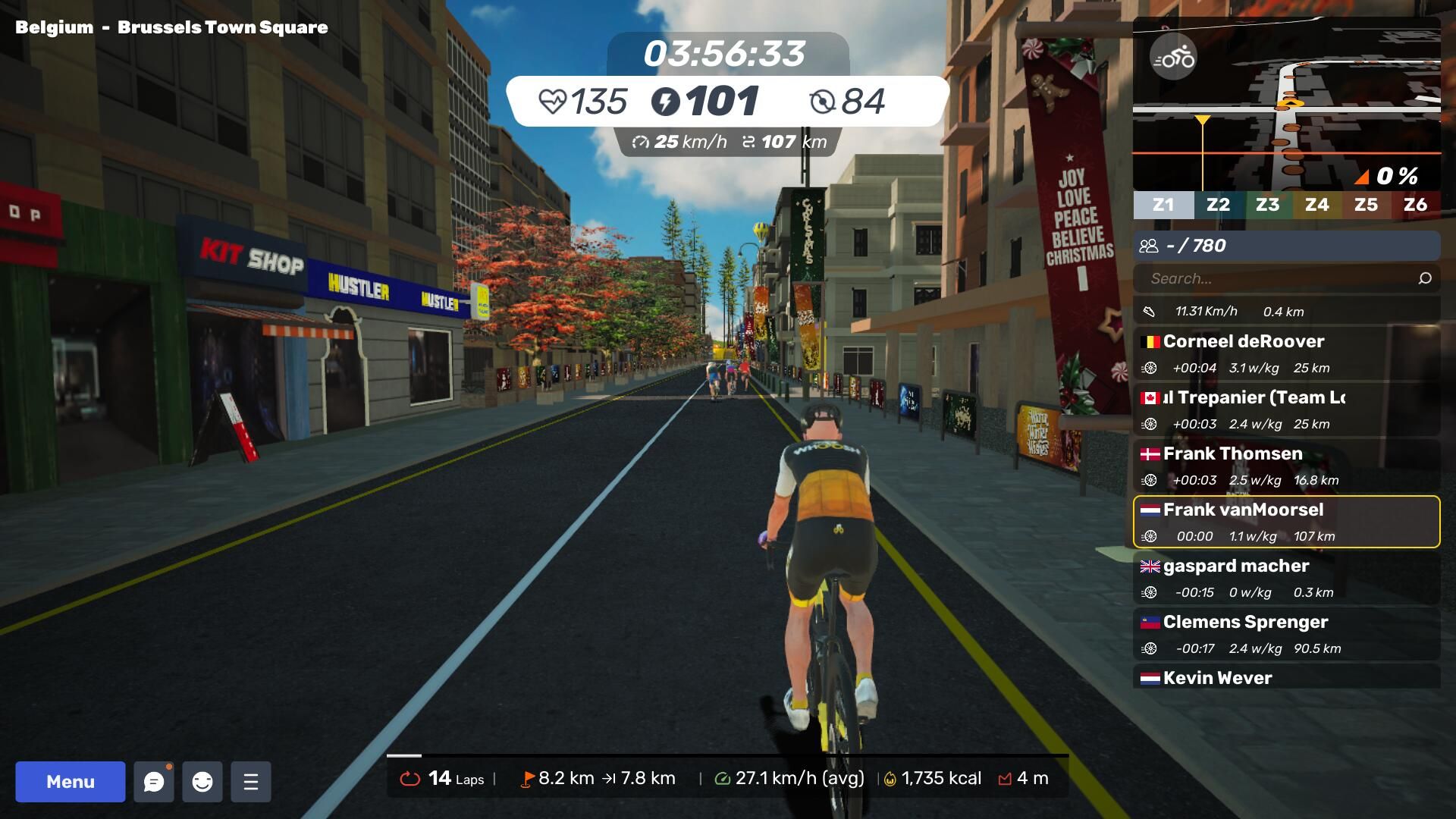Click the rider count 780 header
The image size is (1456, 819).
[x=1286, y=246]
